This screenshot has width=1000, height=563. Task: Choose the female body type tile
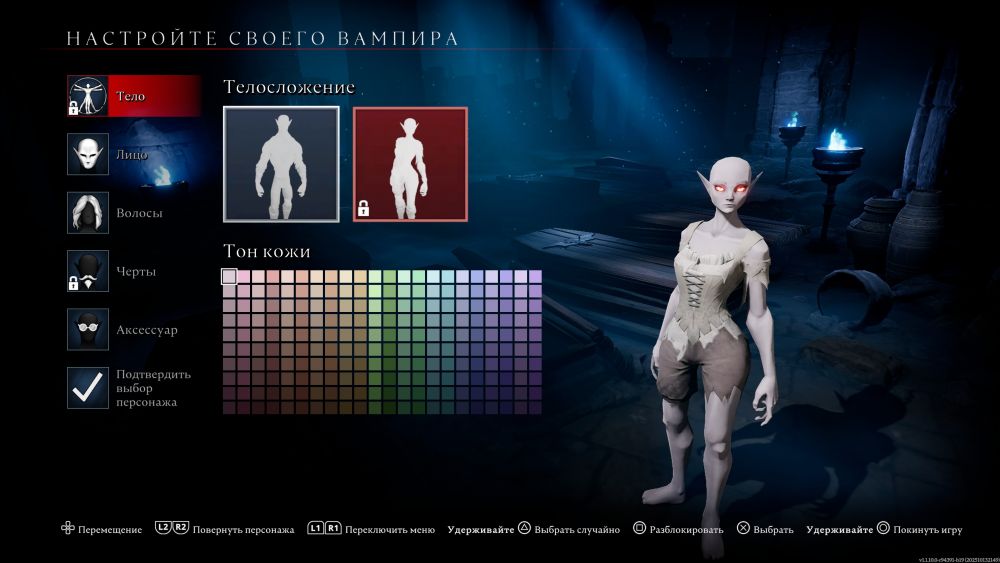pyautogui.click(x=410, y=164)
